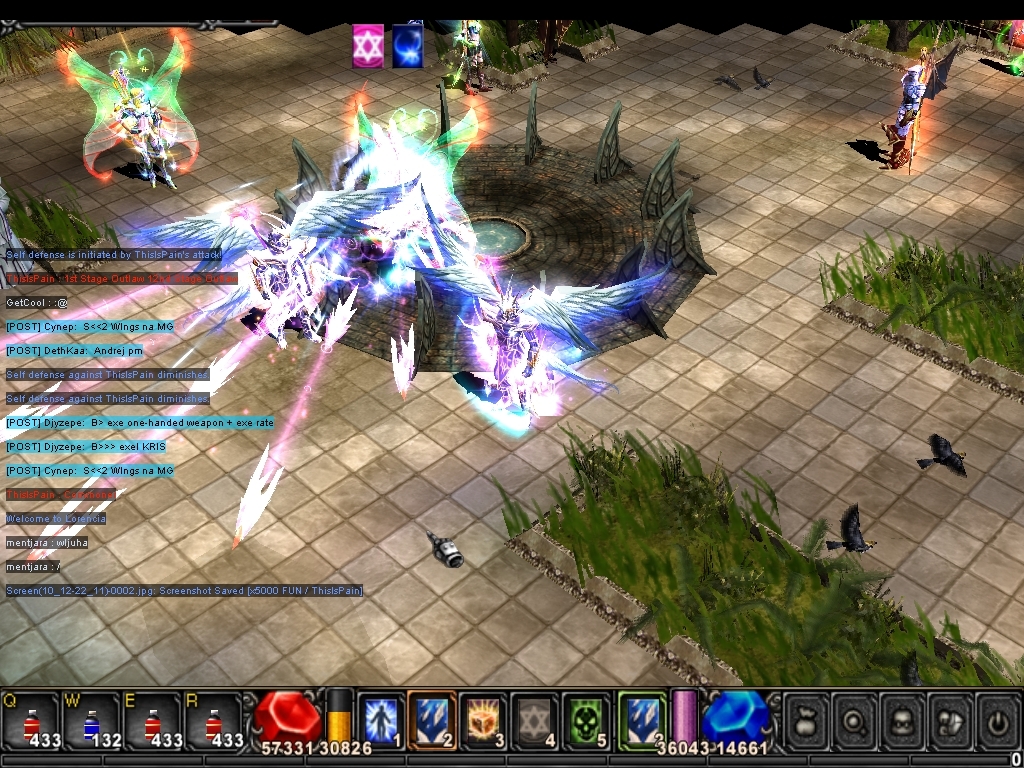
Task: Open the system menu power button
Action: (997, 719)
